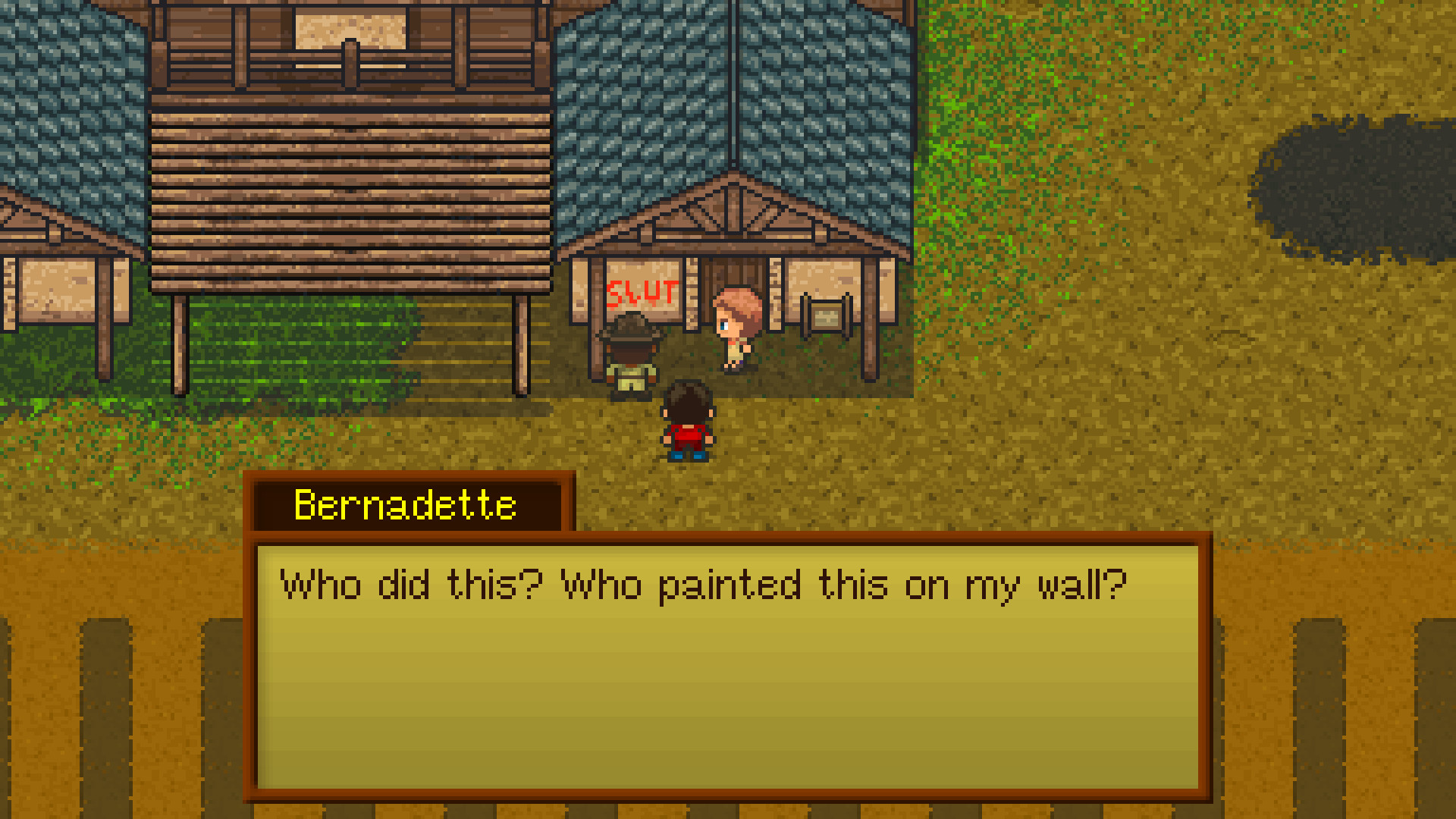Select the ranger NPC wearing the hat
This screenshot has height=819, width=1456.
click(632, 356)
